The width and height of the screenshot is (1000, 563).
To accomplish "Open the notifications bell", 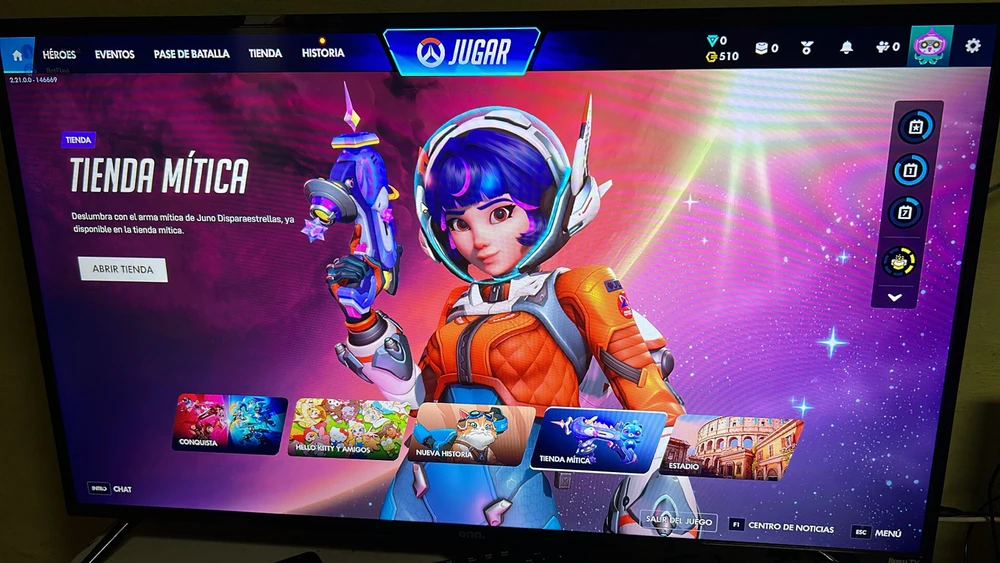I will [x=846, y=47].
